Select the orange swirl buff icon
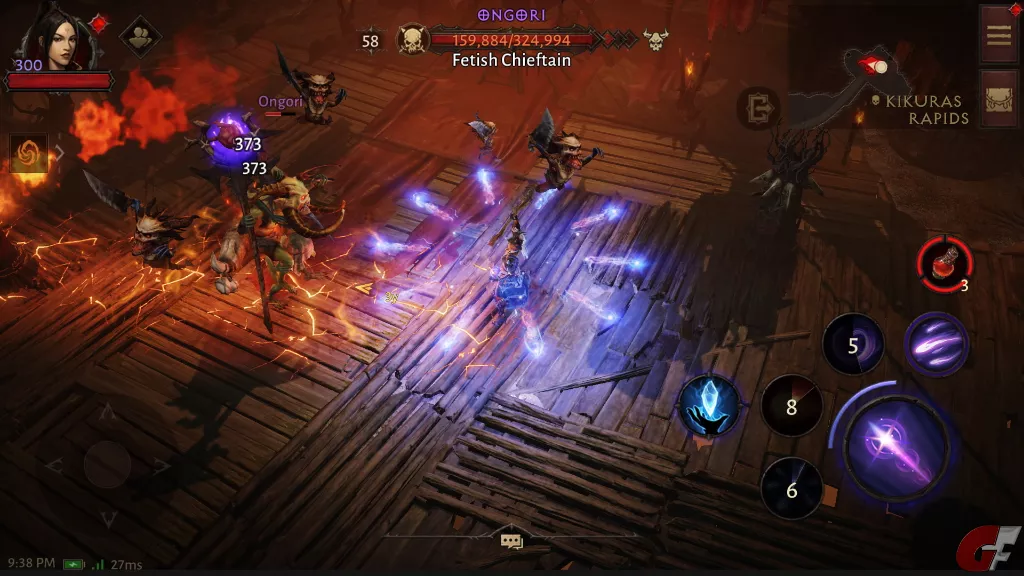1024x576 pixels. pos(28,153)
